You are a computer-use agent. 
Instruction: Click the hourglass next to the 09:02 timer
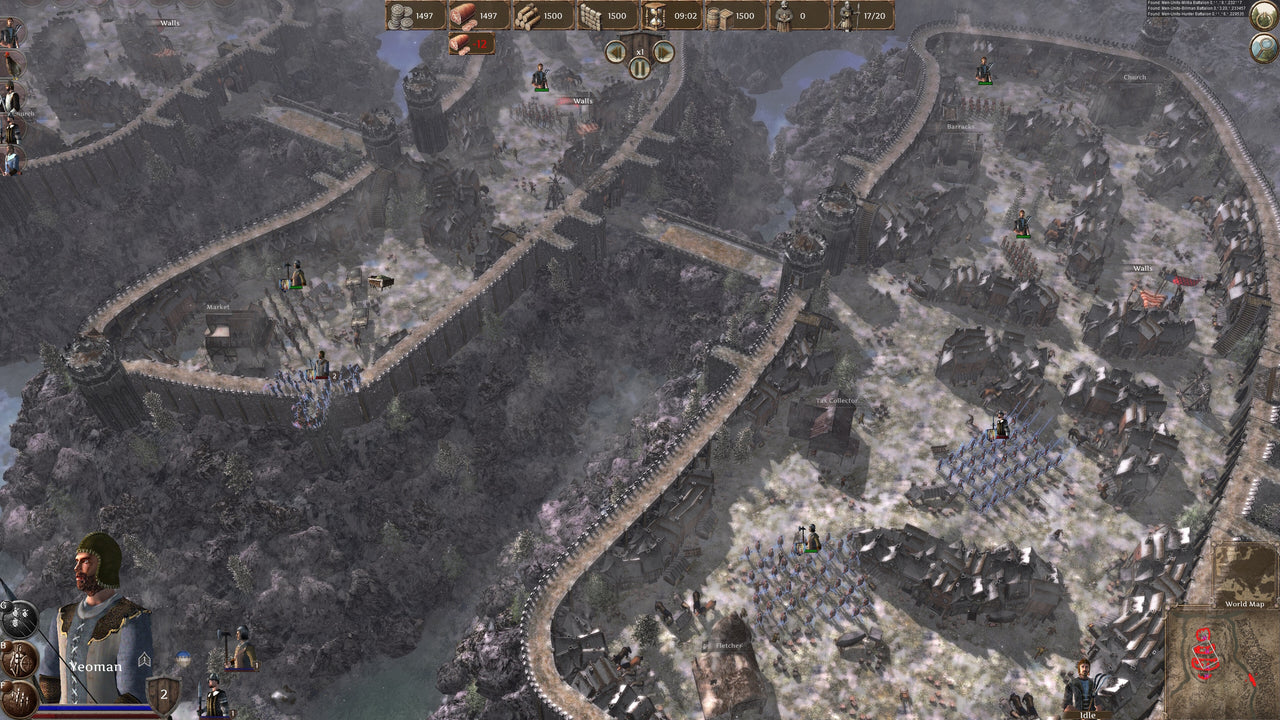tap(654, 18)
